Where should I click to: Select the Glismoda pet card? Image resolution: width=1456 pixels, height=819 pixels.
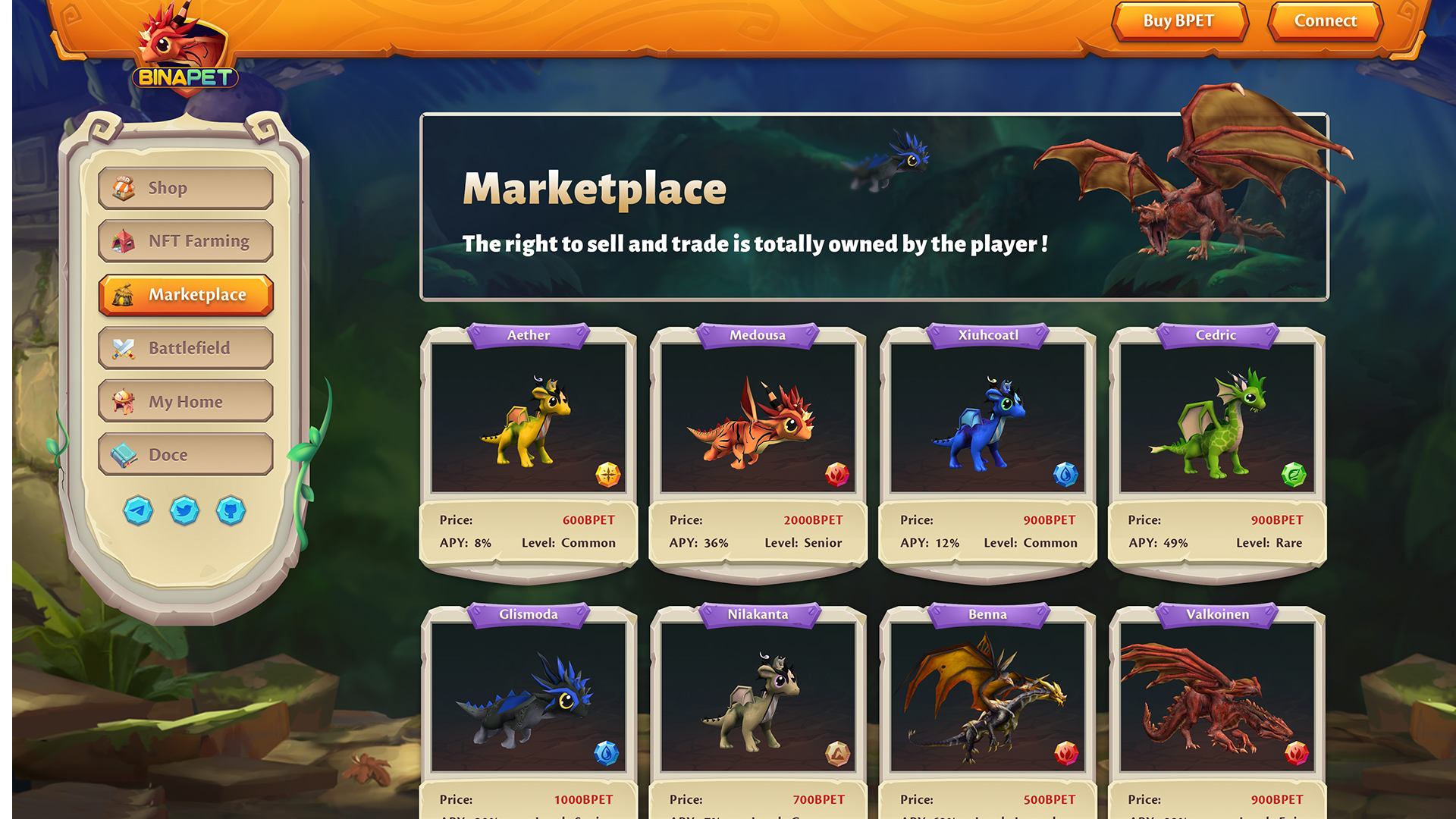click(529, 698)
